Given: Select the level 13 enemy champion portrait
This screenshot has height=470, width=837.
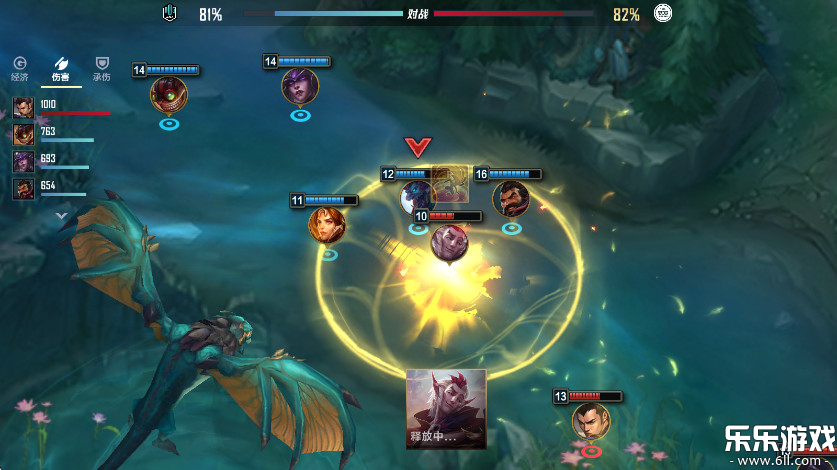Looking at the screenshot, I should click(x=590, y=421).
